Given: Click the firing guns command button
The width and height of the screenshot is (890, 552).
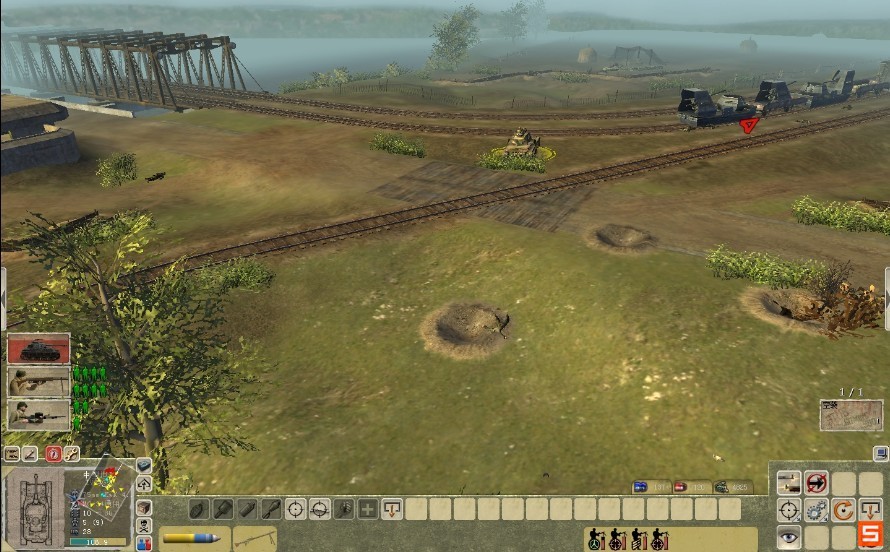Looking at the screenshot, I should tap(790, 484).
